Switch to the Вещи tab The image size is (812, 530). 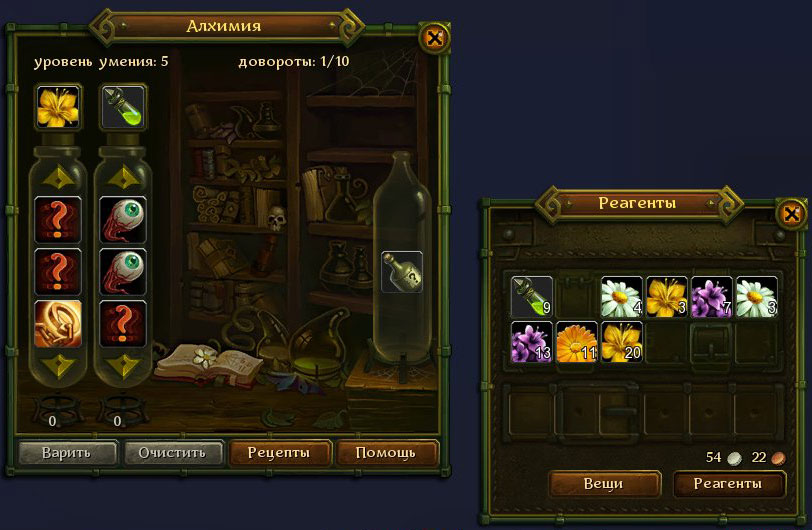tap(603, 484)
